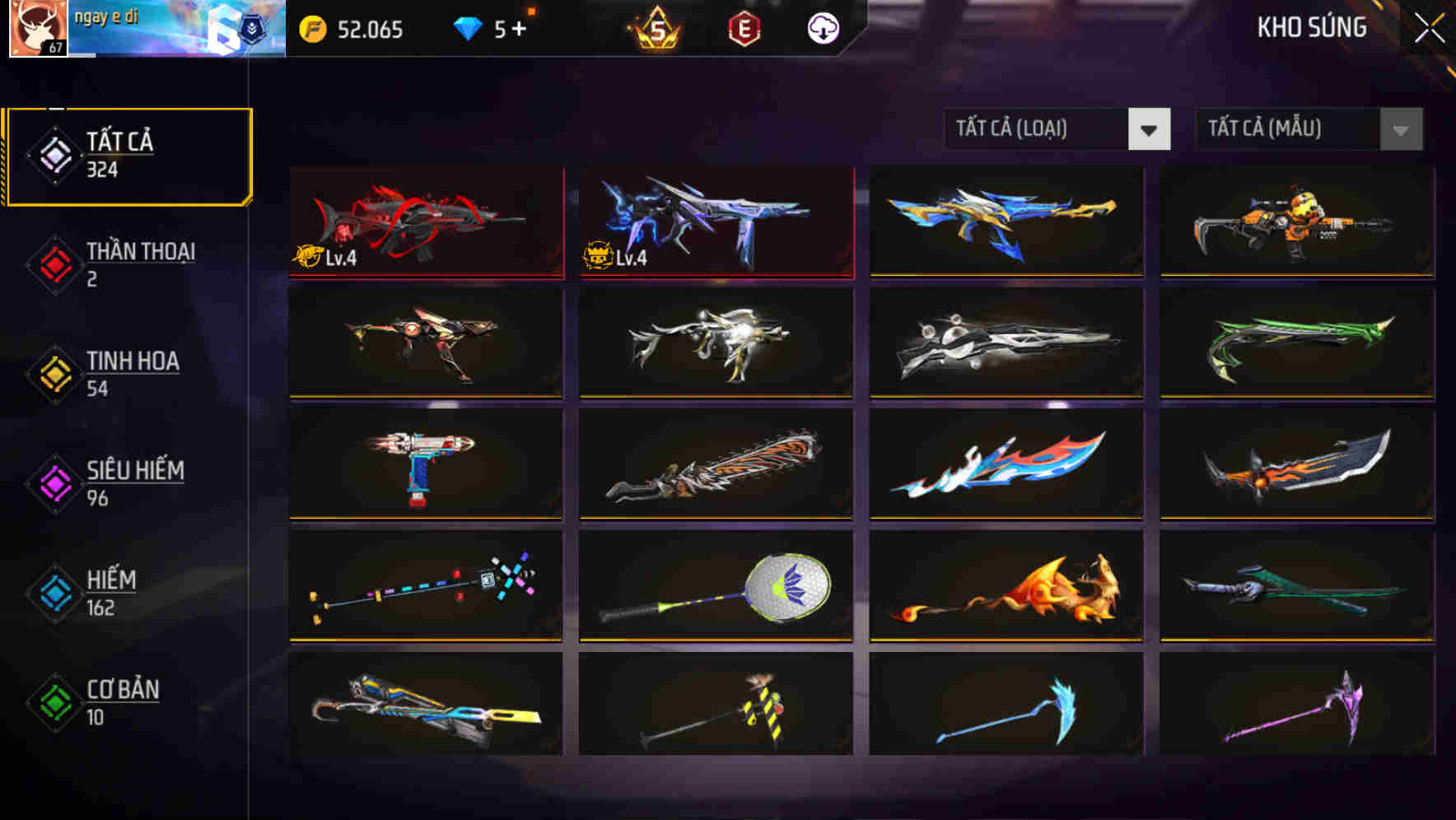Tap the plus to buy more diamonds
This screenshot has height=820, width=1456.
coord(519,27)
